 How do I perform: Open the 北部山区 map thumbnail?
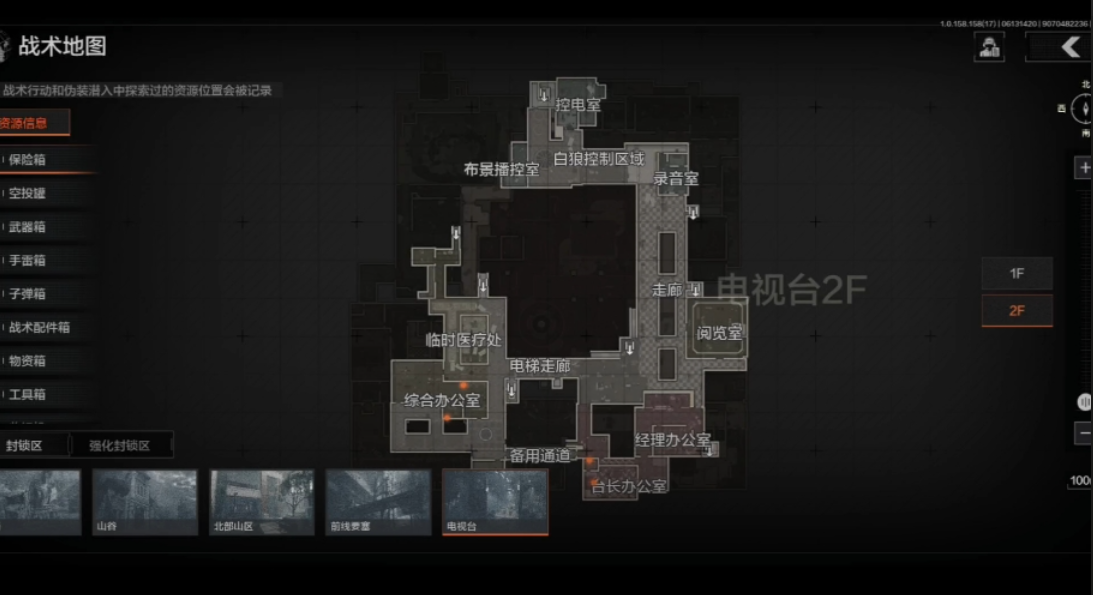click(x=262, y=502)
